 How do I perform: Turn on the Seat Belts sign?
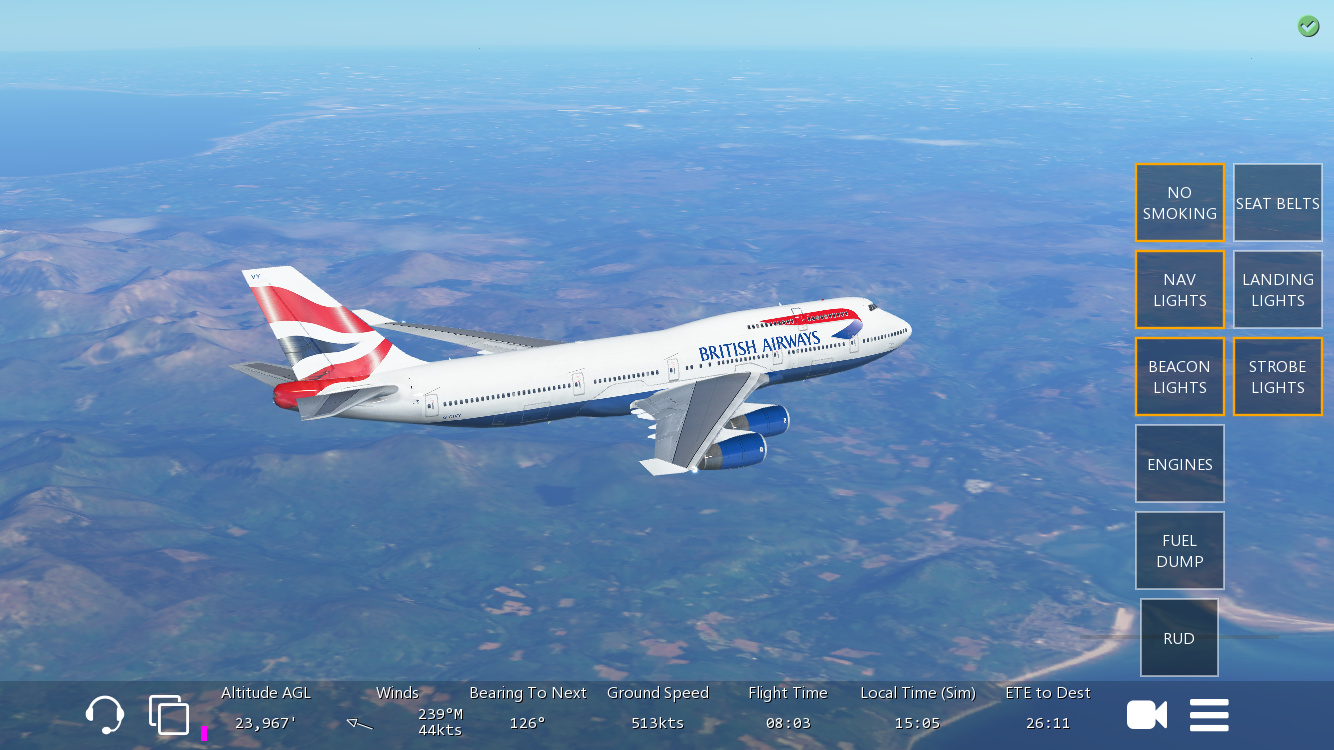tap(1277, 203)
